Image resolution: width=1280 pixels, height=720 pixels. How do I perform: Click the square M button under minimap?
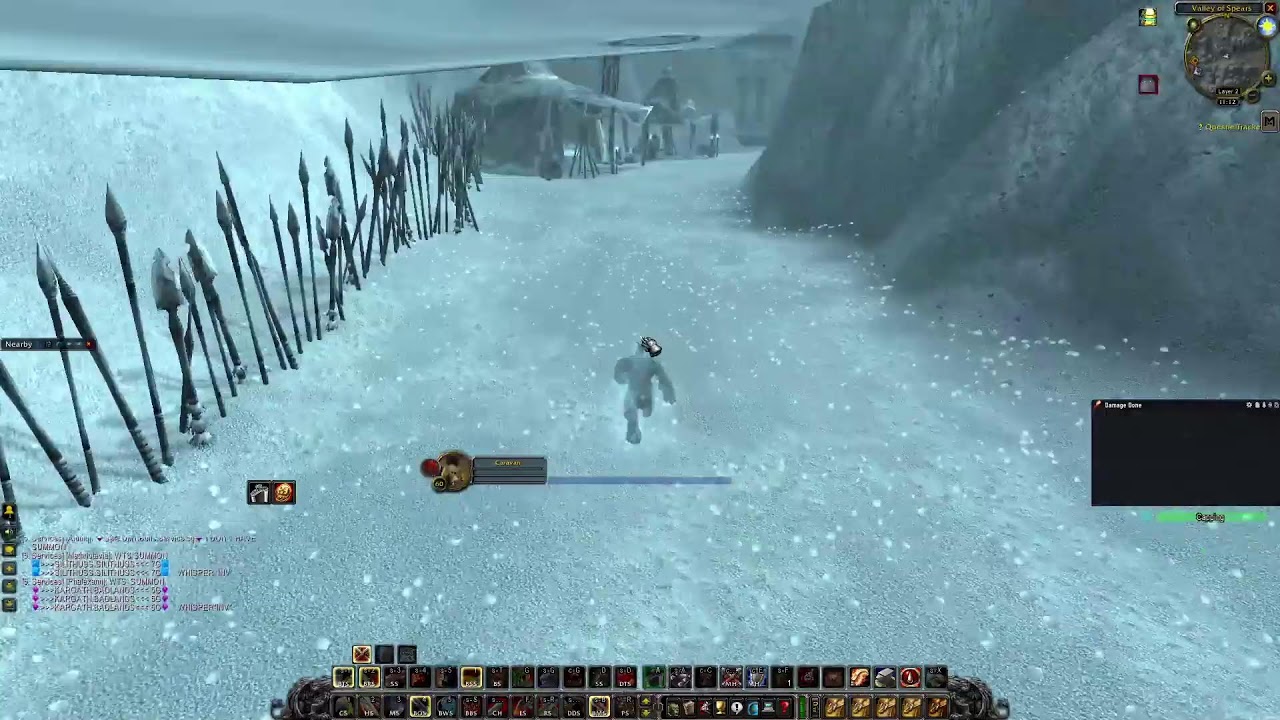pyautogui.click(x=1269, y=121)
